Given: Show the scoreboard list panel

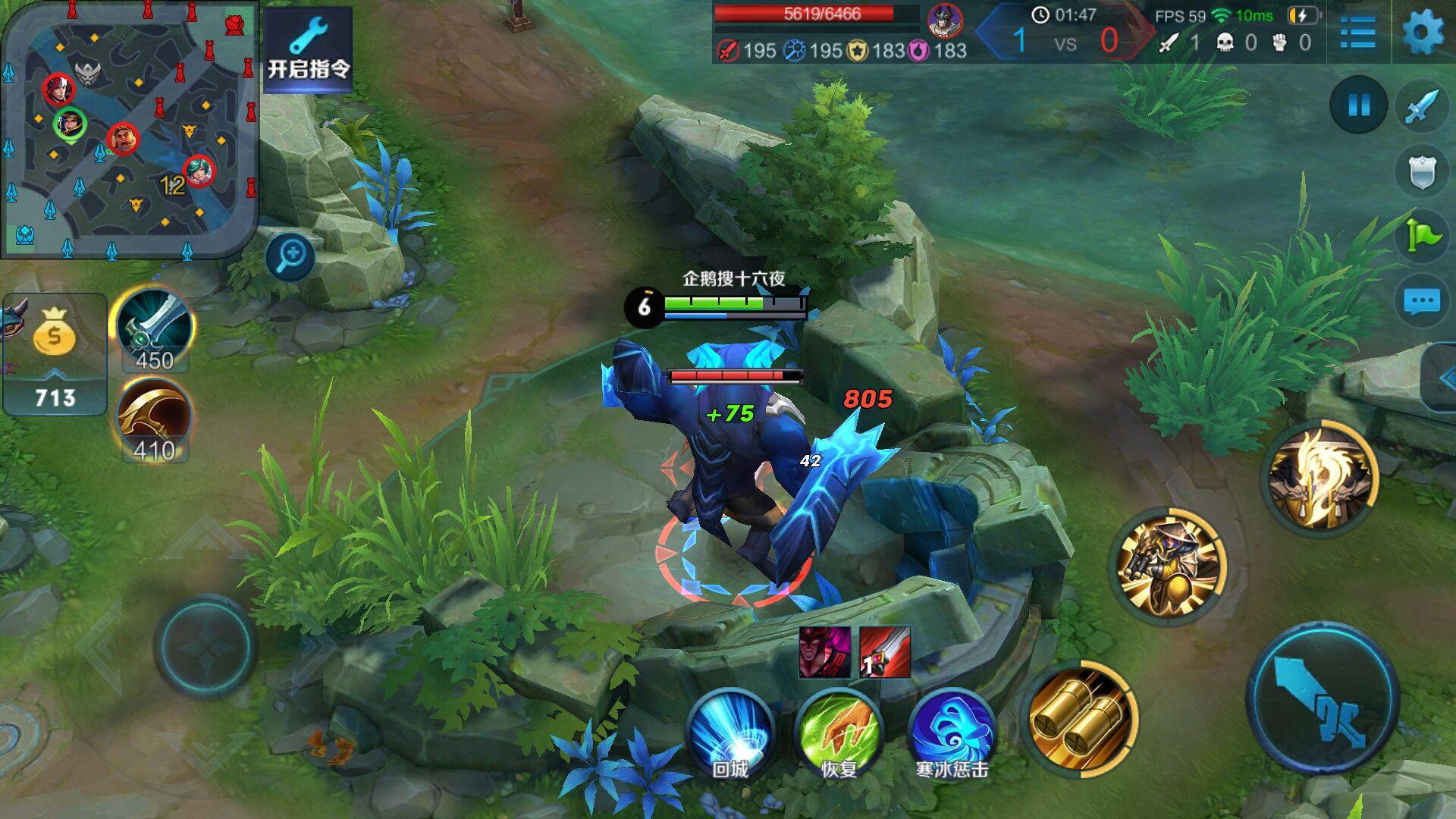Looking at the screenshot, I should point(1357,33).
